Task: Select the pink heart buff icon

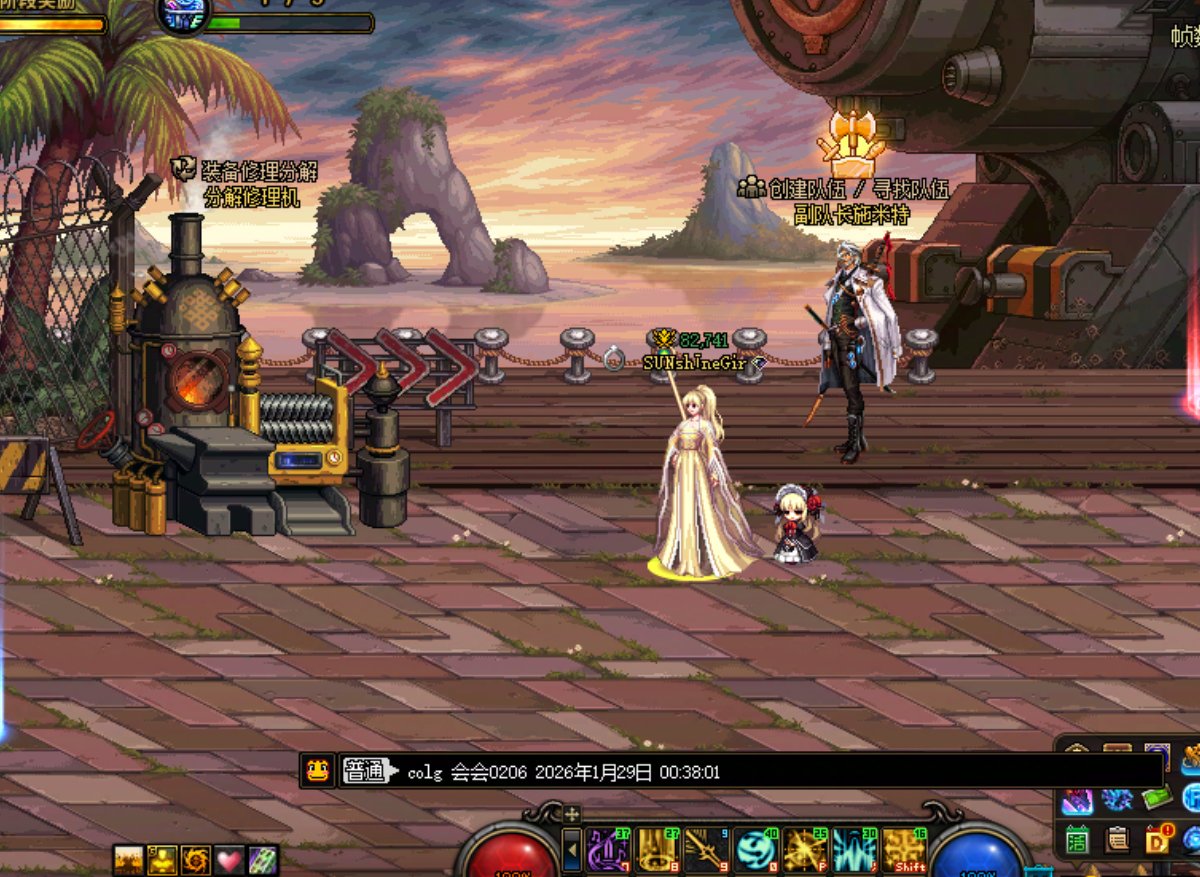Action: [x=230, y=860]
